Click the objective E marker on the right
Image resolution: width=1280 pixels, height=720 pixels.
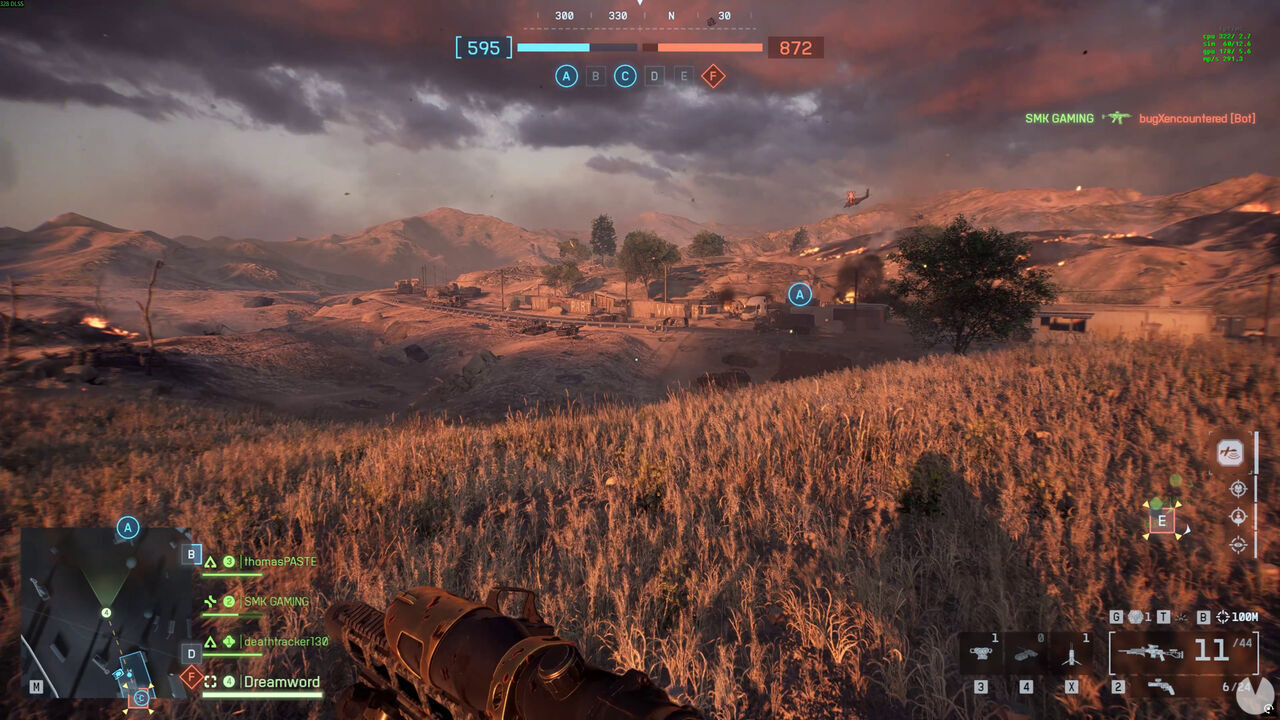pyautogui.click(x=1162, y=520)
